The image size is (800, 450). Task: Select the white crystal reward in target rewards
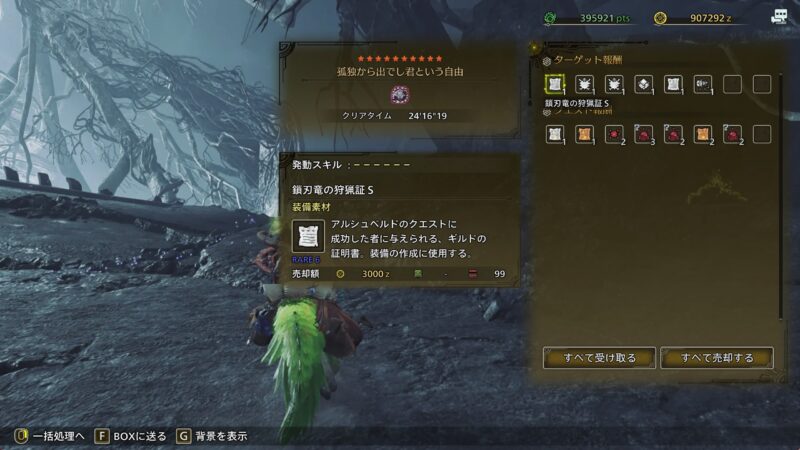click(643, 84)
